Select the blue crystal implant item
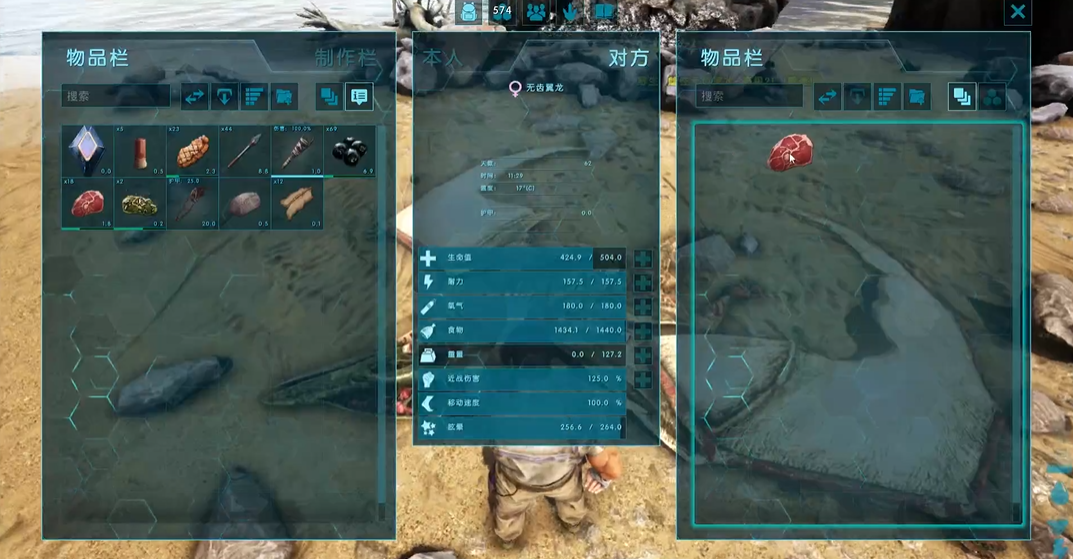Viewport: 1073px width, 559px height. tap(87, 151)
